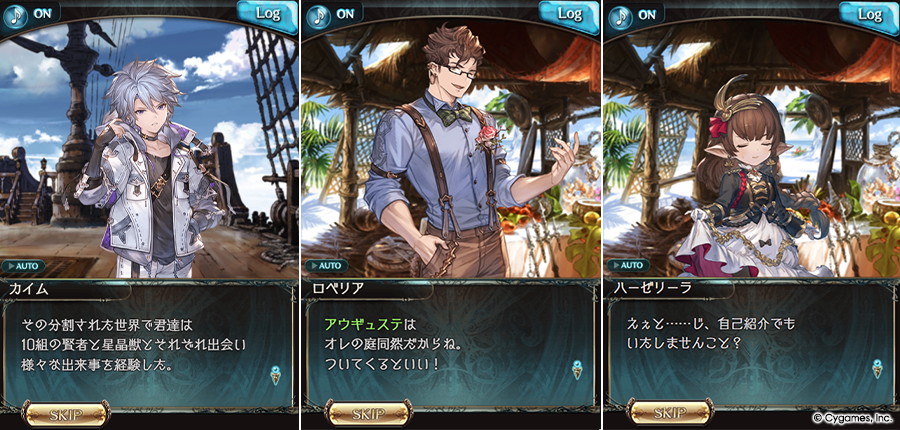Advance カイム's dialogue text box
Image resolution: width=900 pixels, height=430 pixels.
(x=150, y=345)
